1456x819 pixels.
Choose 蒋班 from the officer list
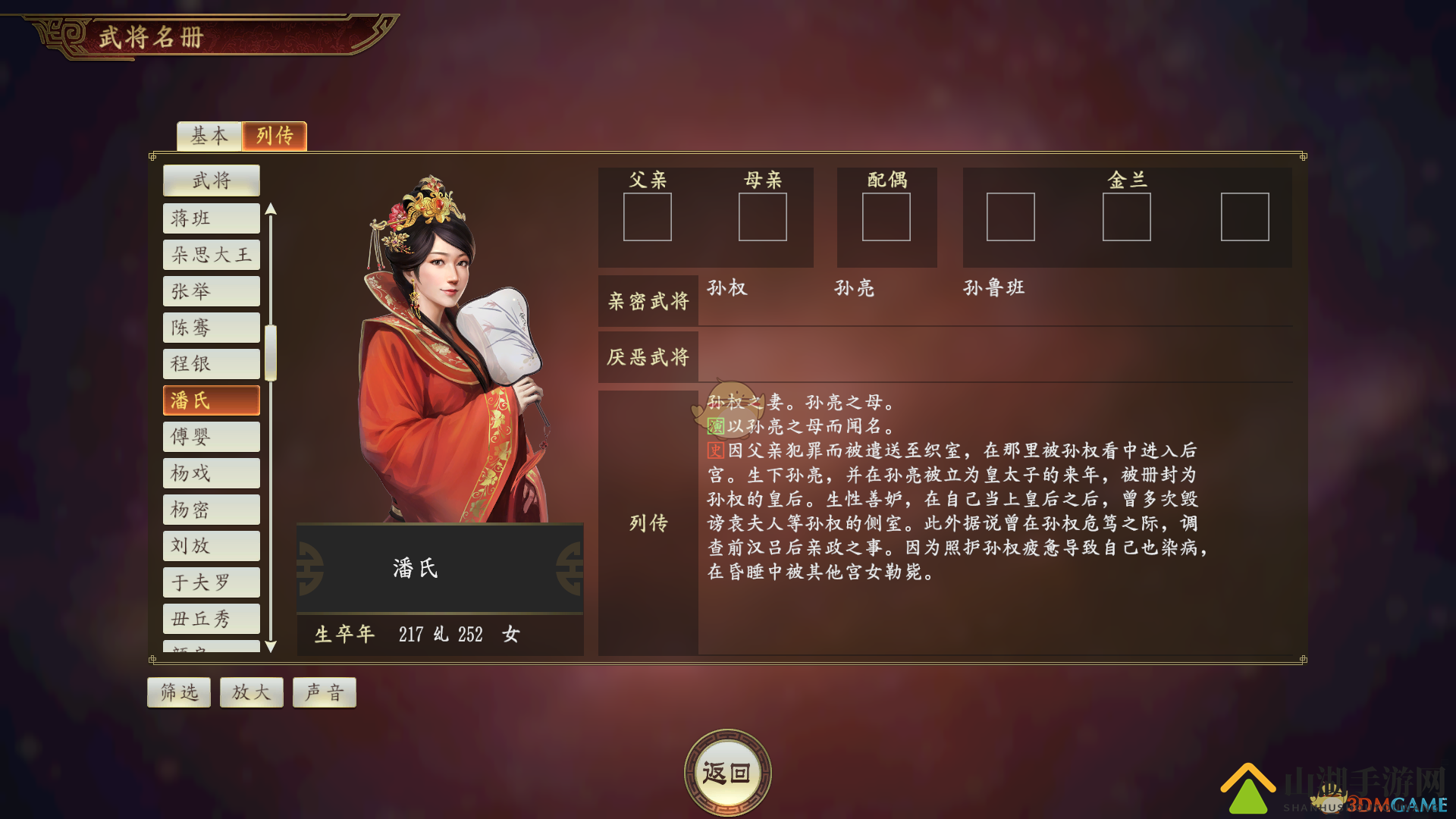coord(212,218)
